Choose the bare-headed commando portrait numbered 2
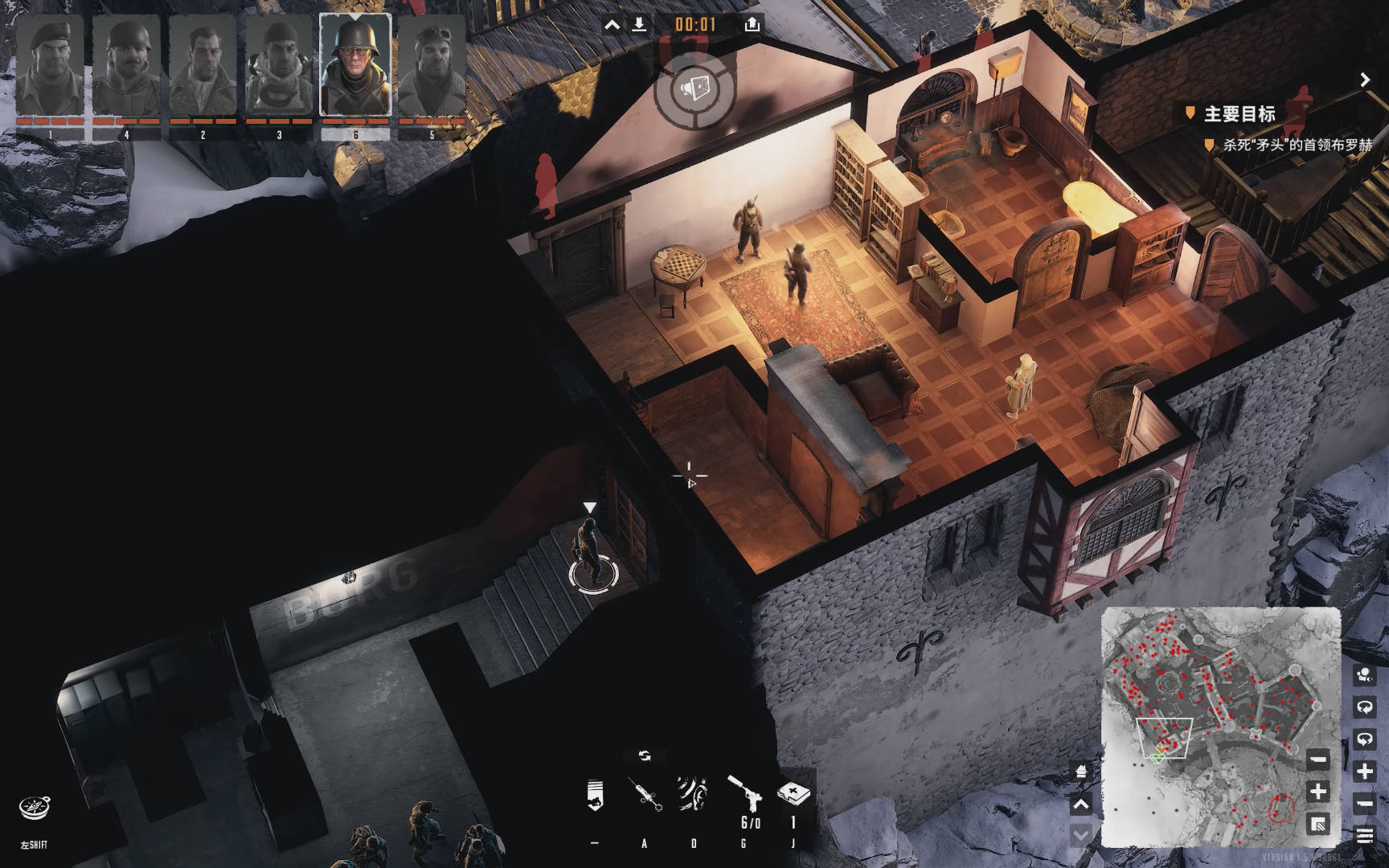 point(203,66)
